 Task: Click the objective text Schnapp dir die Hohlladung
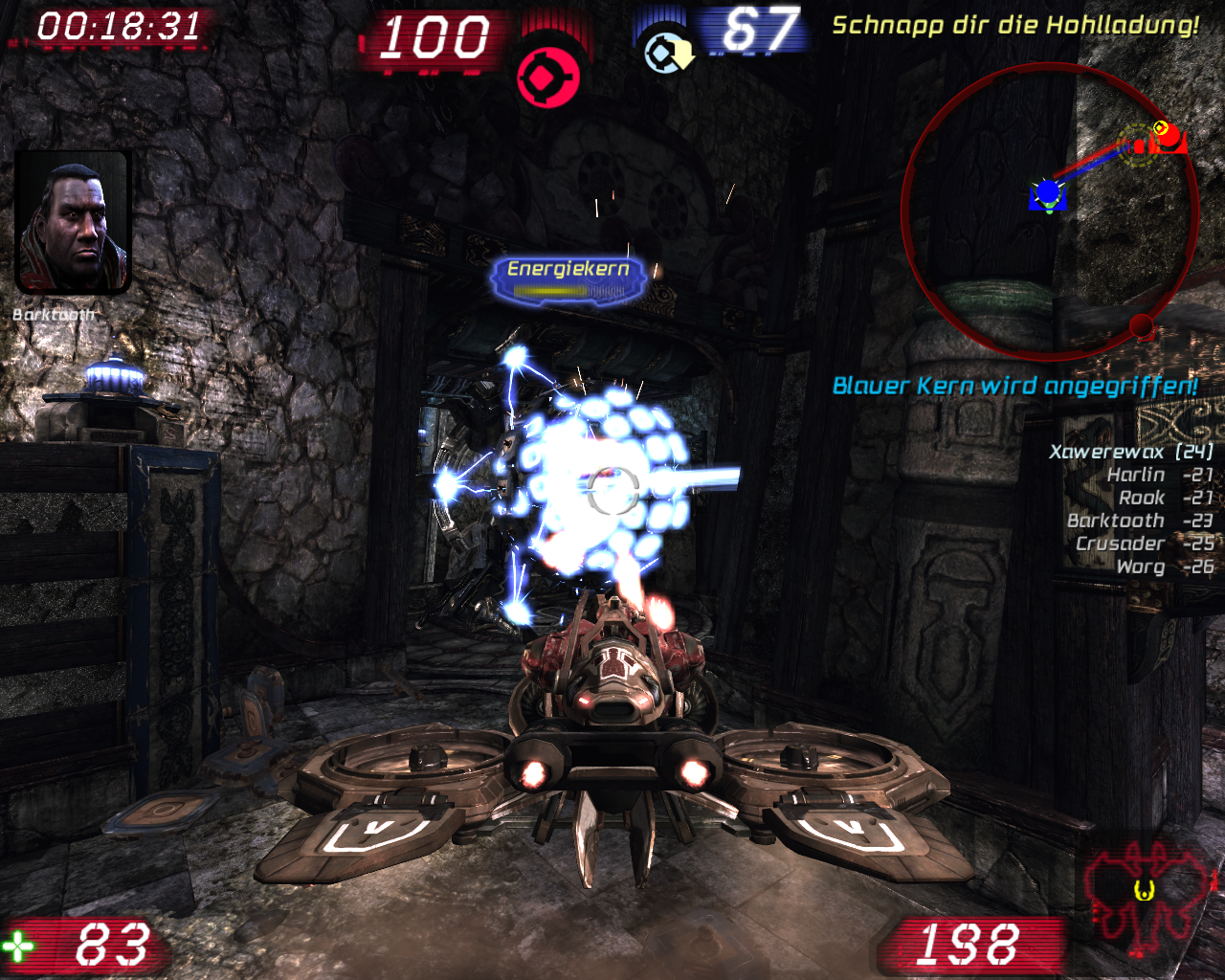(x=1017, y=26)
